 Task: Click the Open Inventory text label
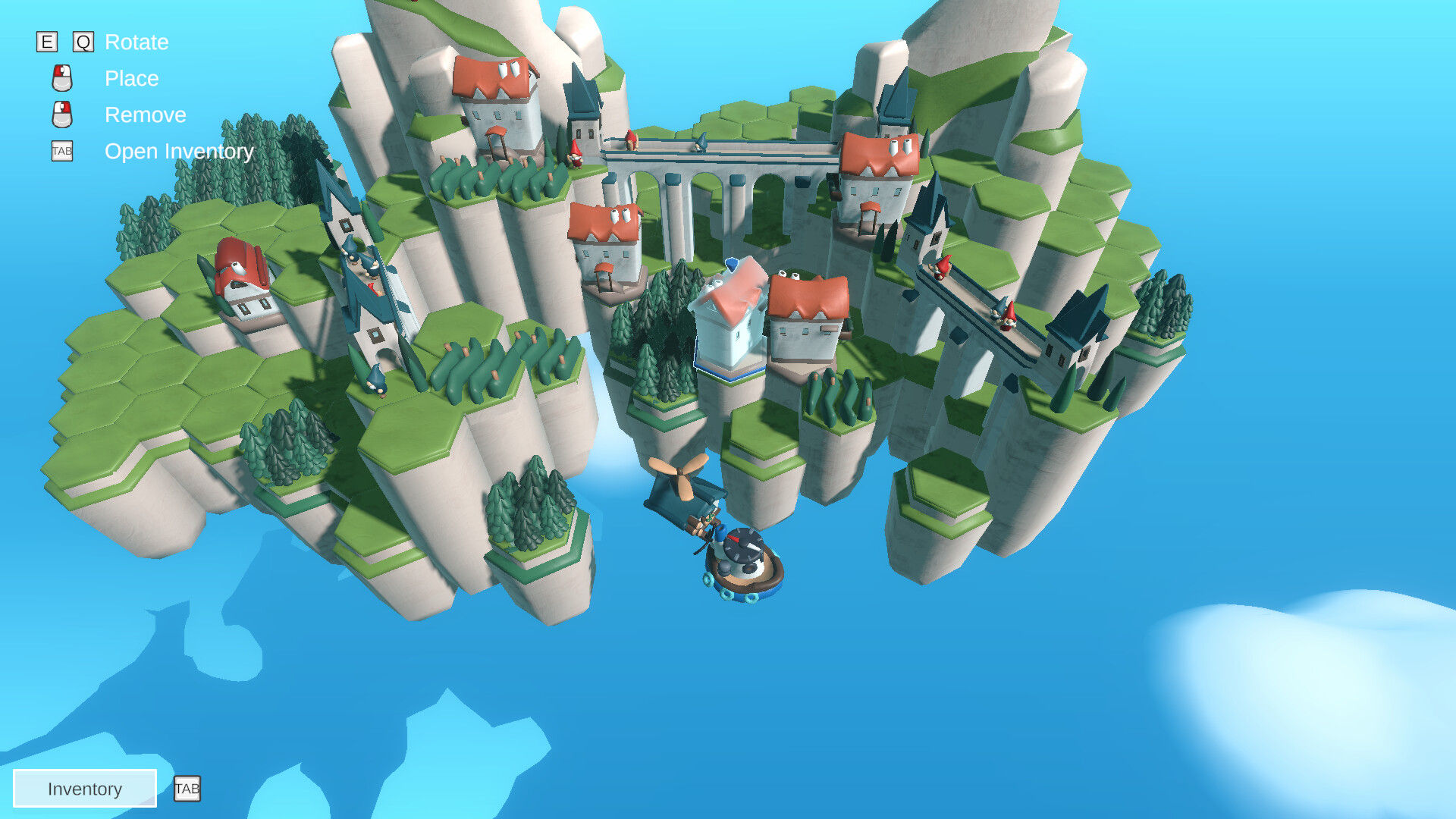[178, 152]
